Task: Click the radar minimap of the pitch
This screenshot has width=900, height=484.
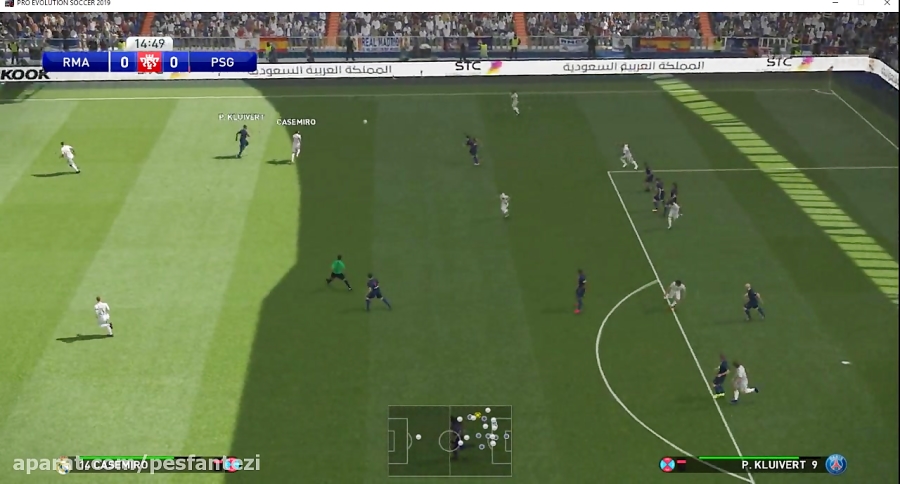Action: click(x=450, y=440)
